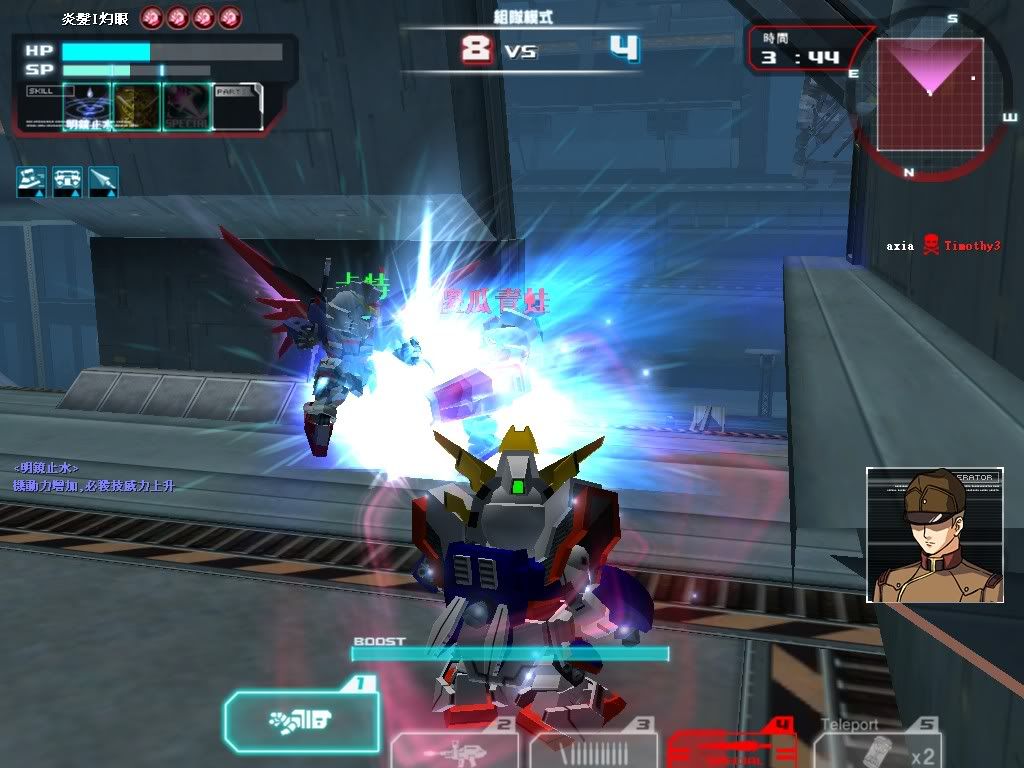Click the armored vehicle buff icon
The height and width of the screenshot is (768, 1024).
tap(68, 180)
